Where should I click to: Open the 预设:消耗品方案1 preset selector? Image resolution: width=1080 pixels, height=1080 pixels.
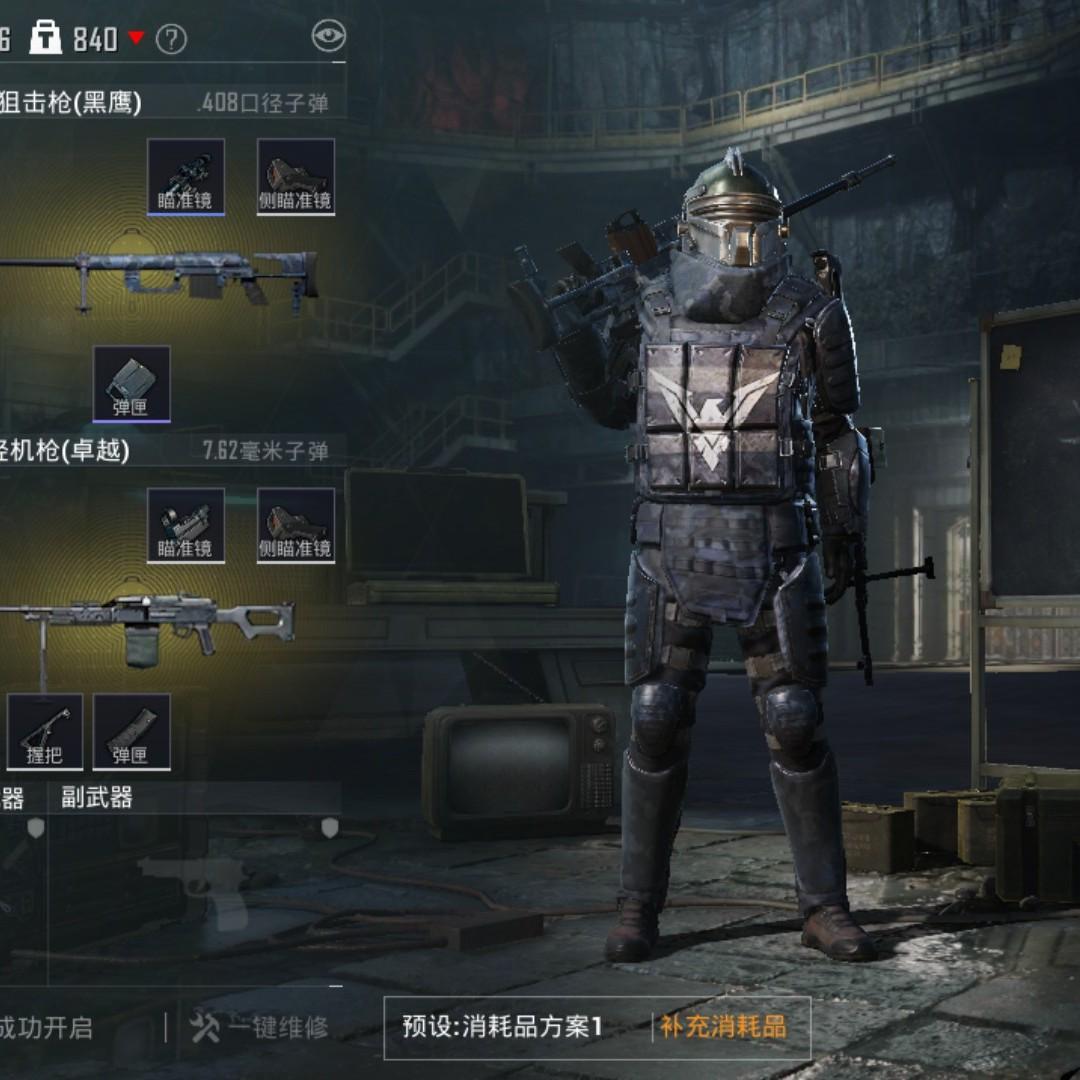pyautogui.click(x=502, y=1027)
